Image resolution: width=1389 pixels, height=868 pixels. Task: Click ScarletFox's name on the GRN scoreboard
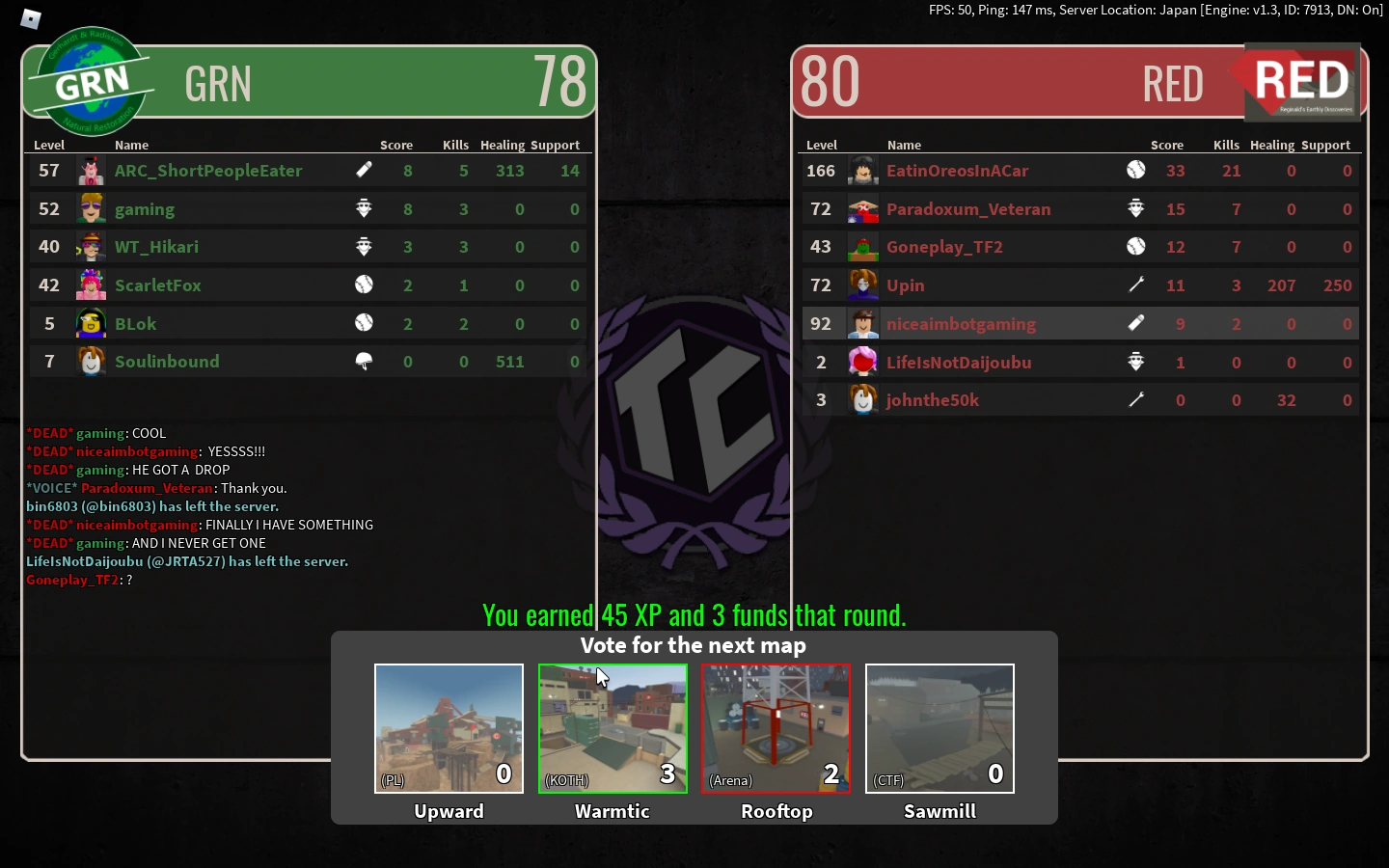[x=157, y=285]
